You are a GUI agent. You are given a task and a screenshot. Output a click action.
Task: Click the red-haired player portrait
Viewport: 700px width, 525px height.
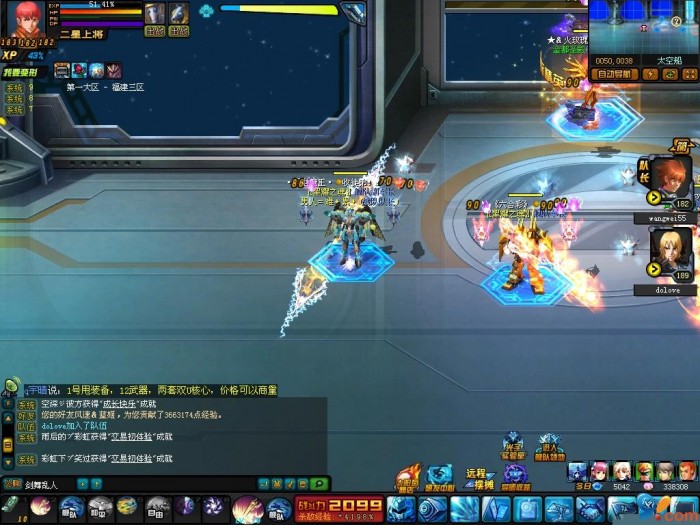pyautogui.click(x=29, y=22)
